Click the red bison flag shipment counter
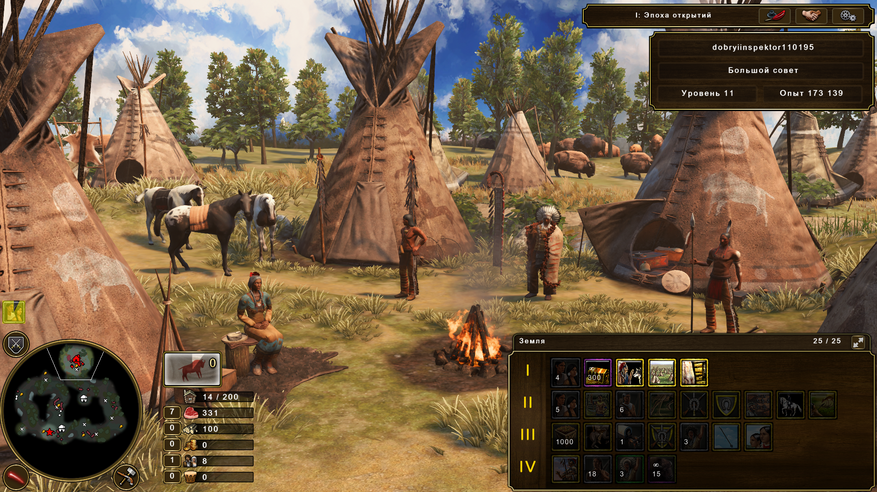 point(191,369)
